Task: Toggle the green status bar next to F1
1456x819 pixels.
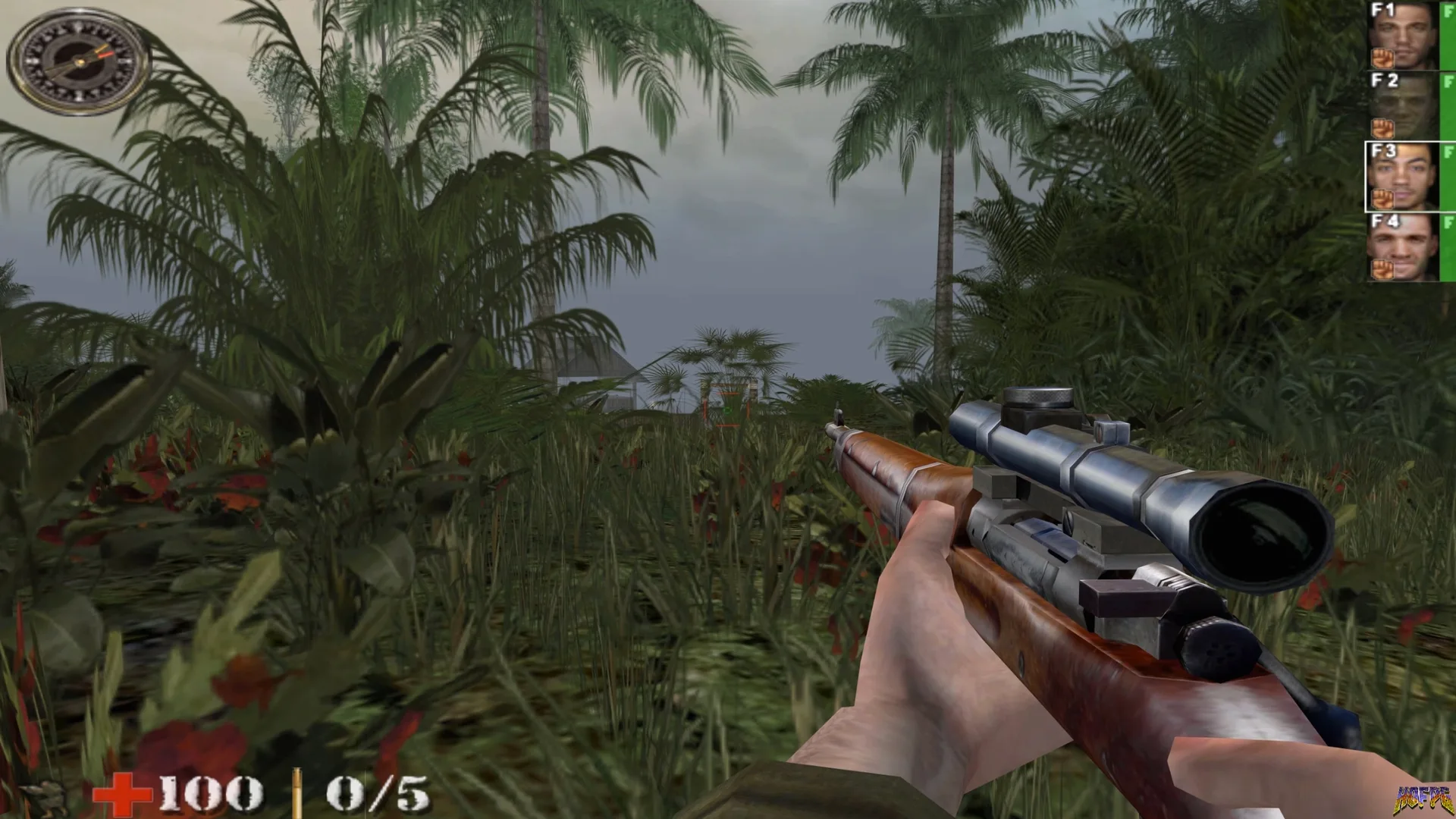Action: (x=1449, y=36)
